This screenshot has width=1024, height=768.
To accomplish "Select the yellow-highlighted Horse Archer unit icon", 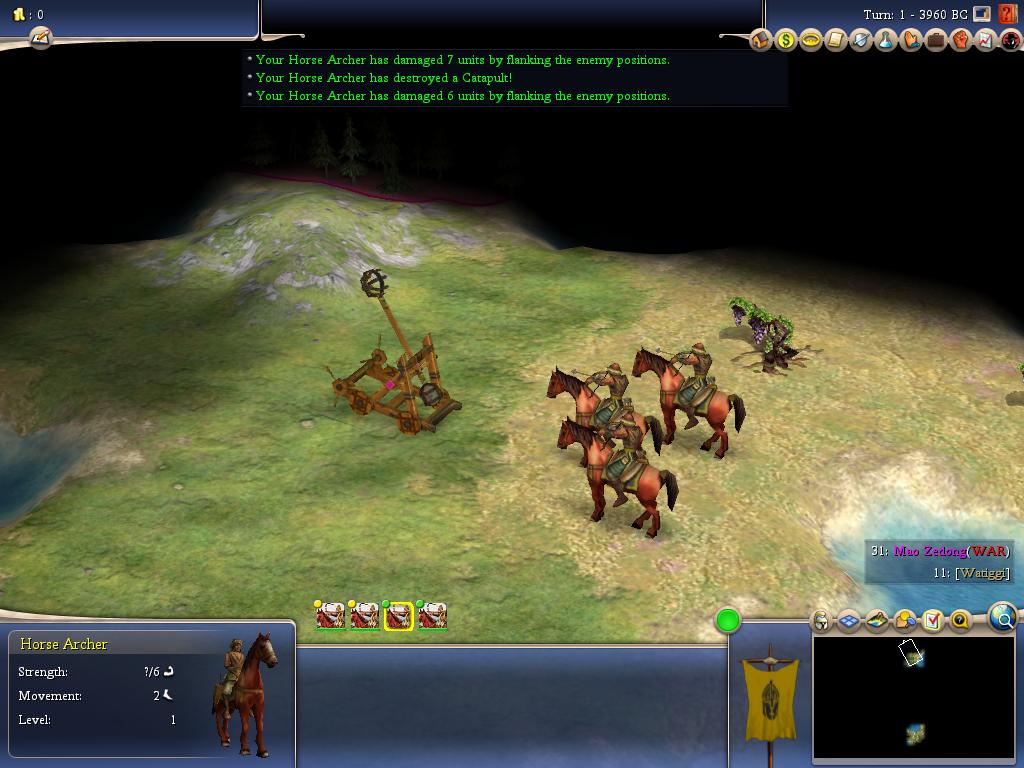I will (399, 616).
